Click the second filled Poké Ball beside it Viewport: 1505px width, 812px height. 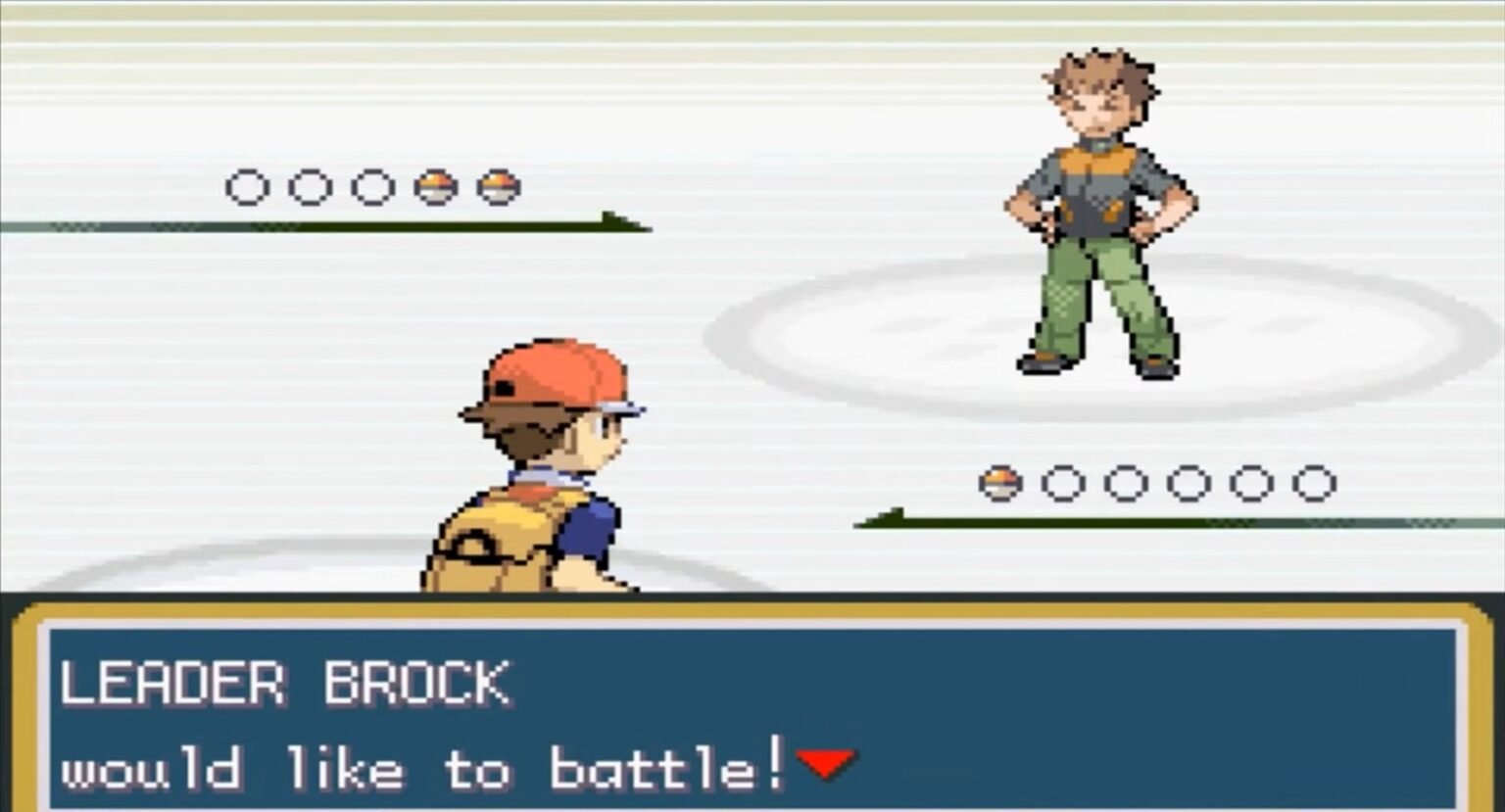pos(498,186)
